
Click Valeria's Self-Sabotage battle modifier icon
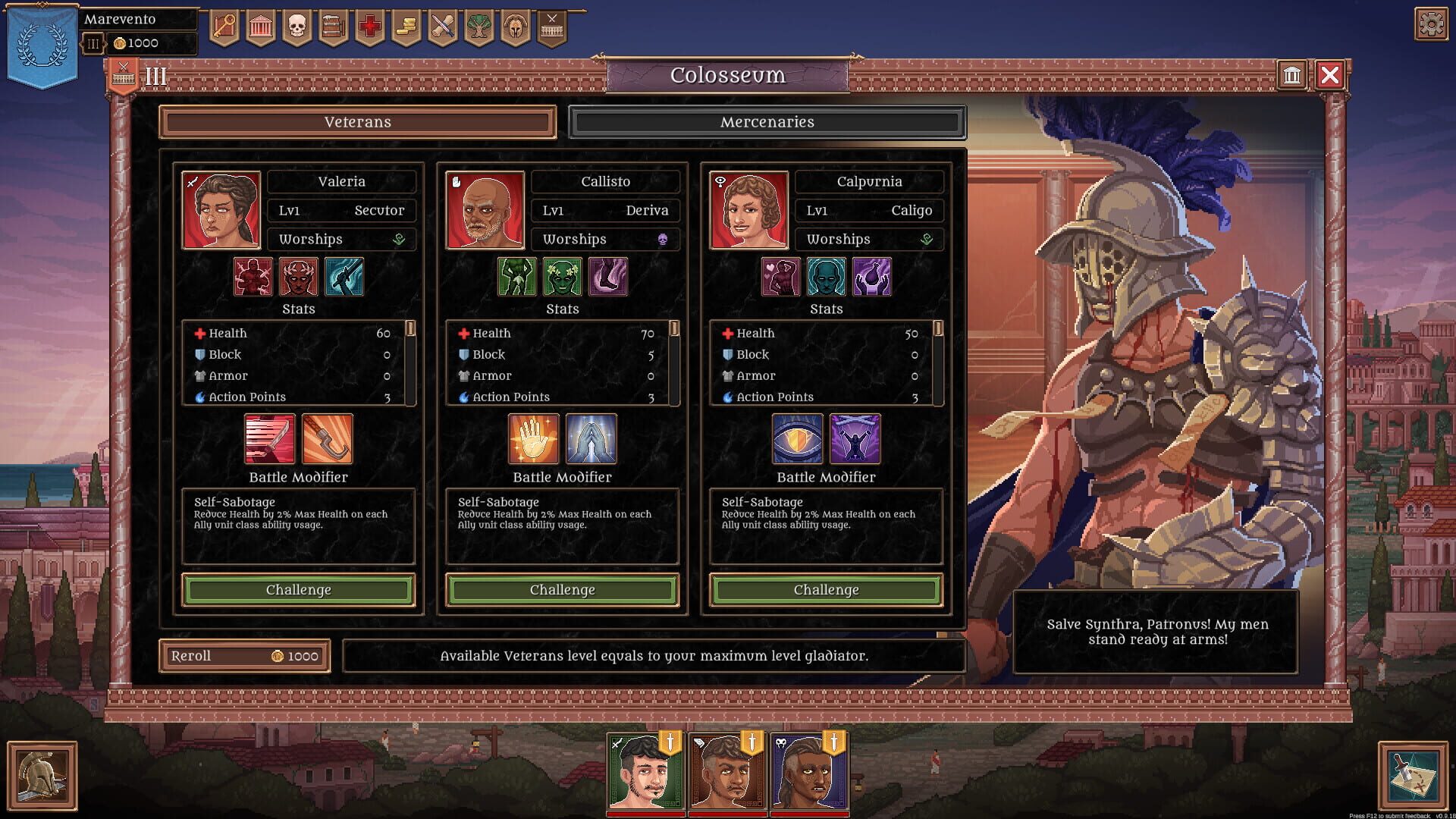click(268, 440)
